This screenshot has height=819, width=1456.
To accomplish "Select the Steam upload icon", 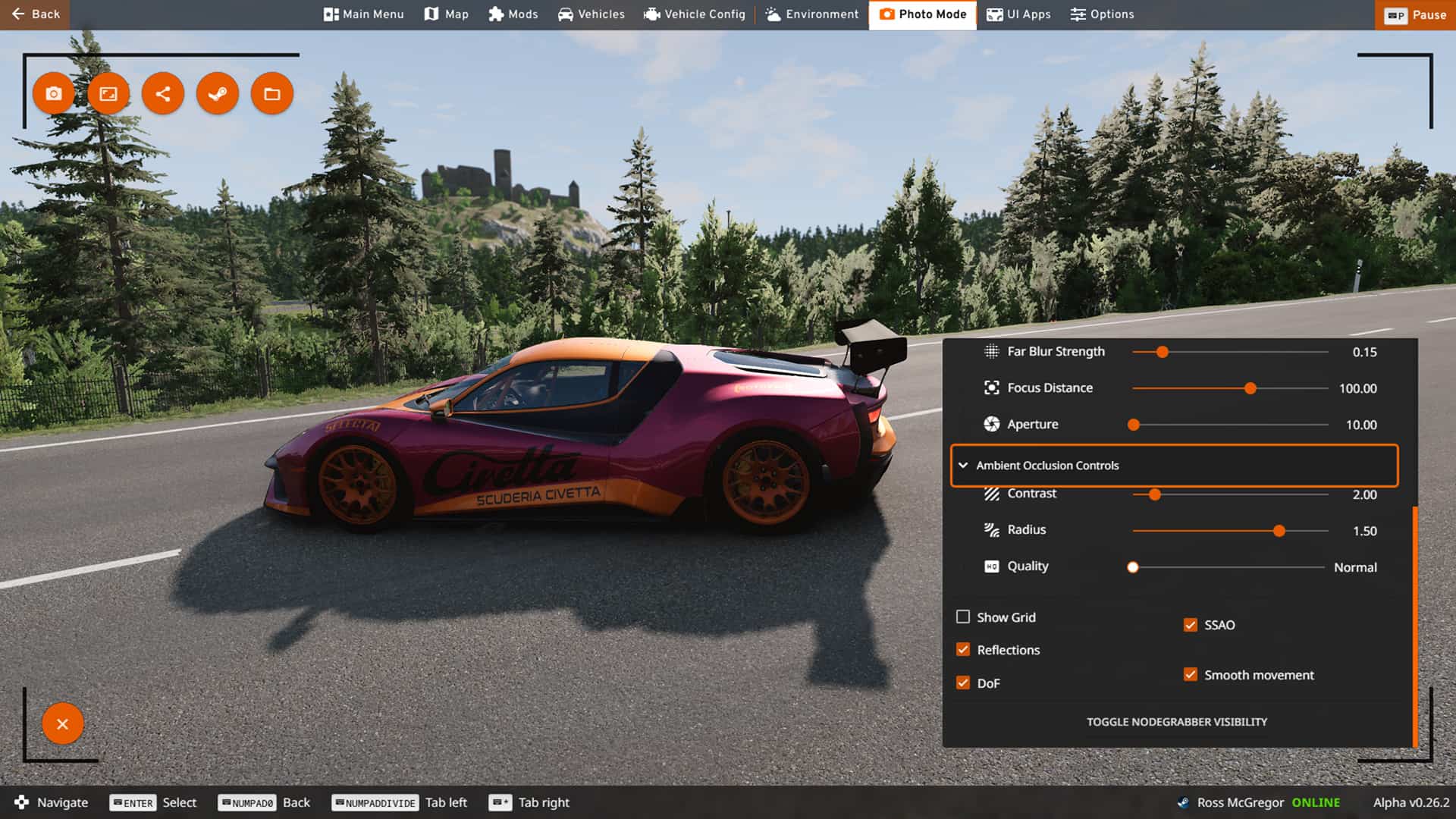I will [x=218, y=93].
